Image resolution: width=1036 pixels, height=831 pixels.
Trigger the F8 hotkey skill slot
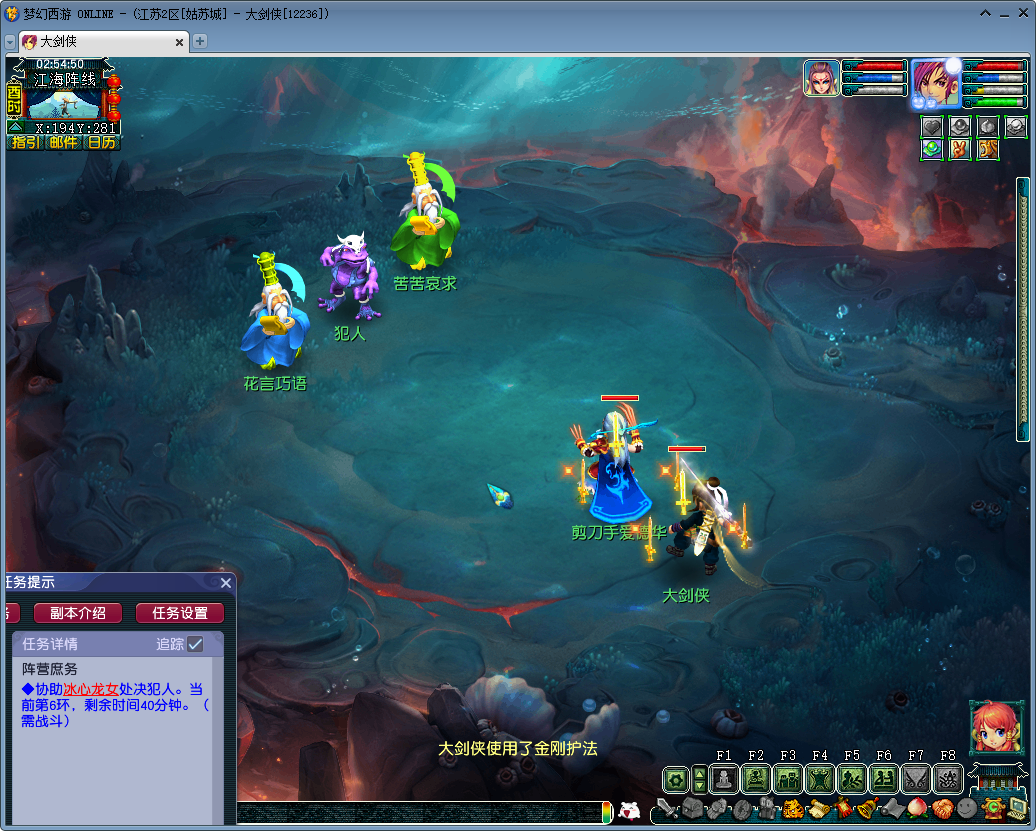(948, 778)
